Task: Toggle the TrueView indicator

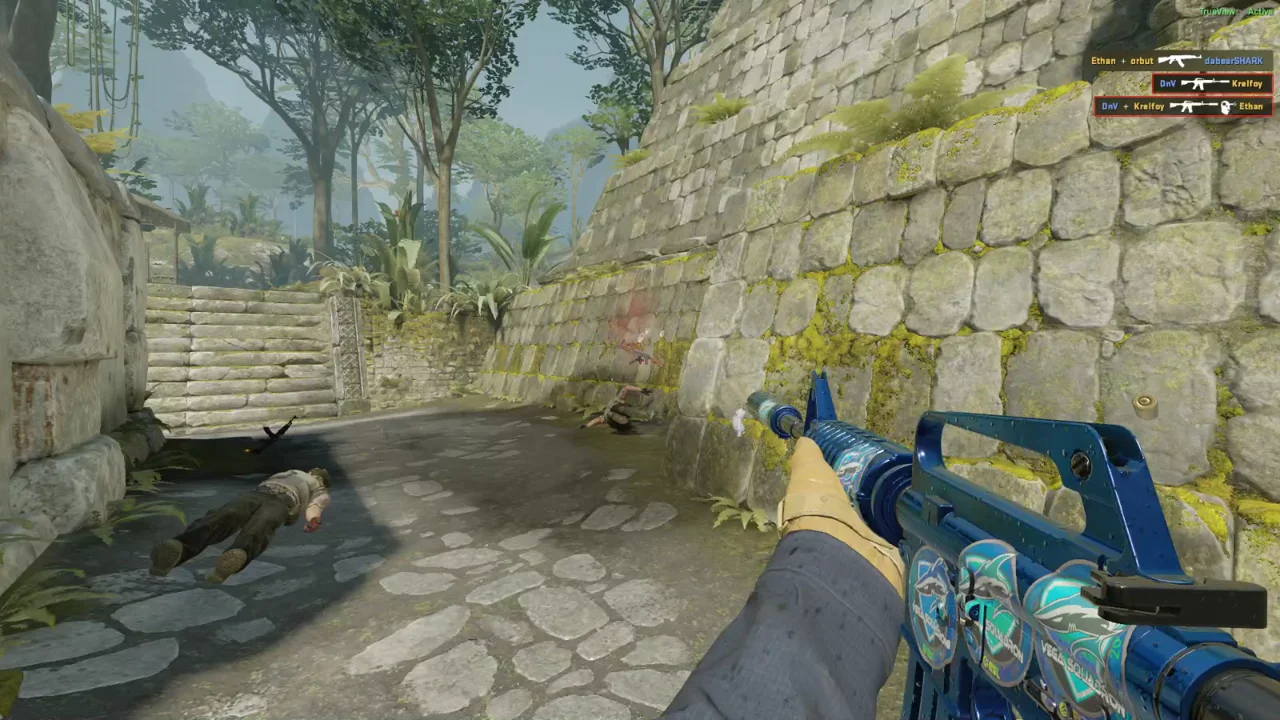Action: coord(1217,11)
